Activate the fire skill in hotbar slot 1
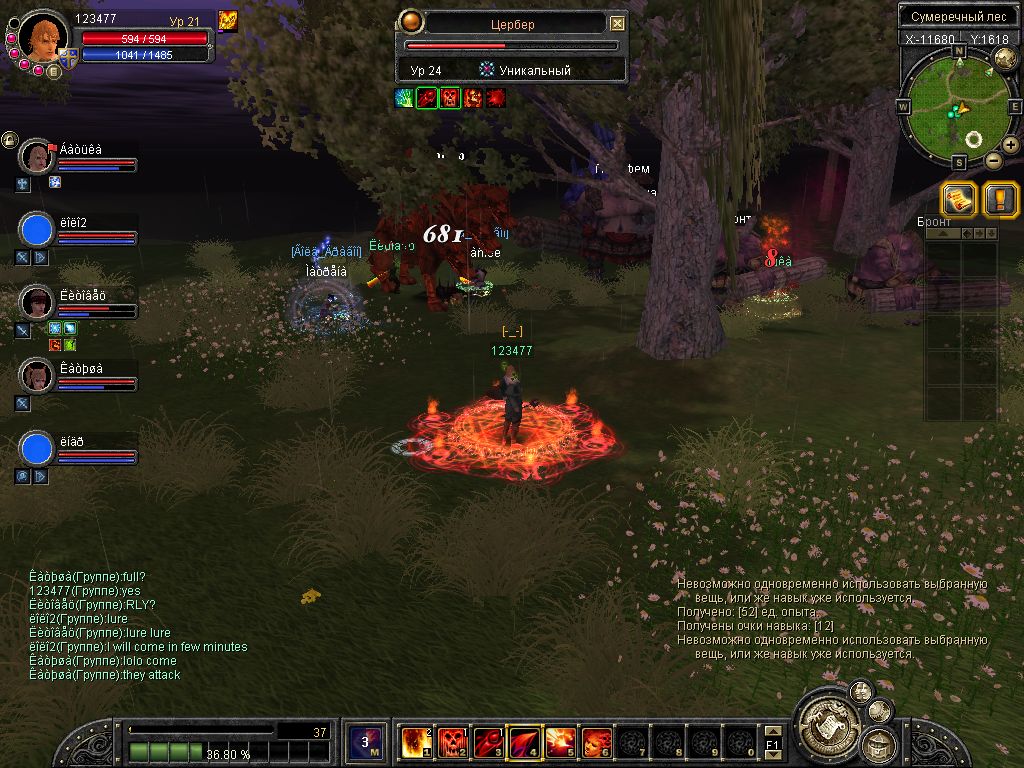 click(415, 742)
